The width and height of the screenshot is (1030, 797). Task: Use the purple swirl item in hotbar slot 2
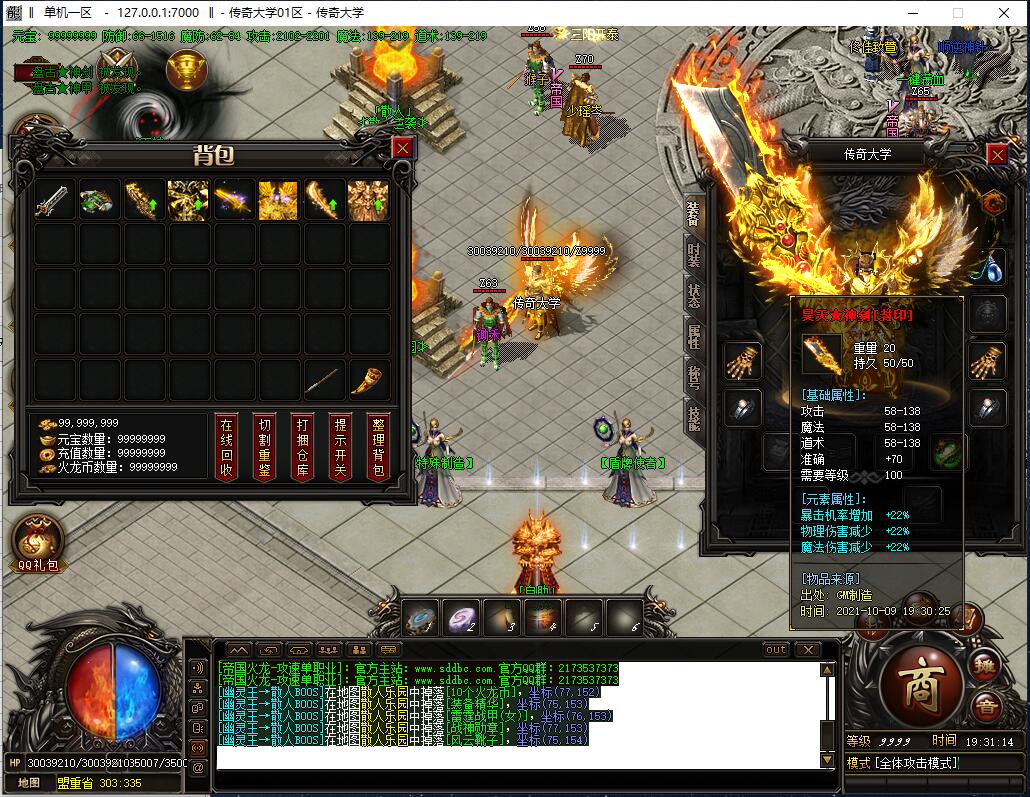tap(461, 617)
